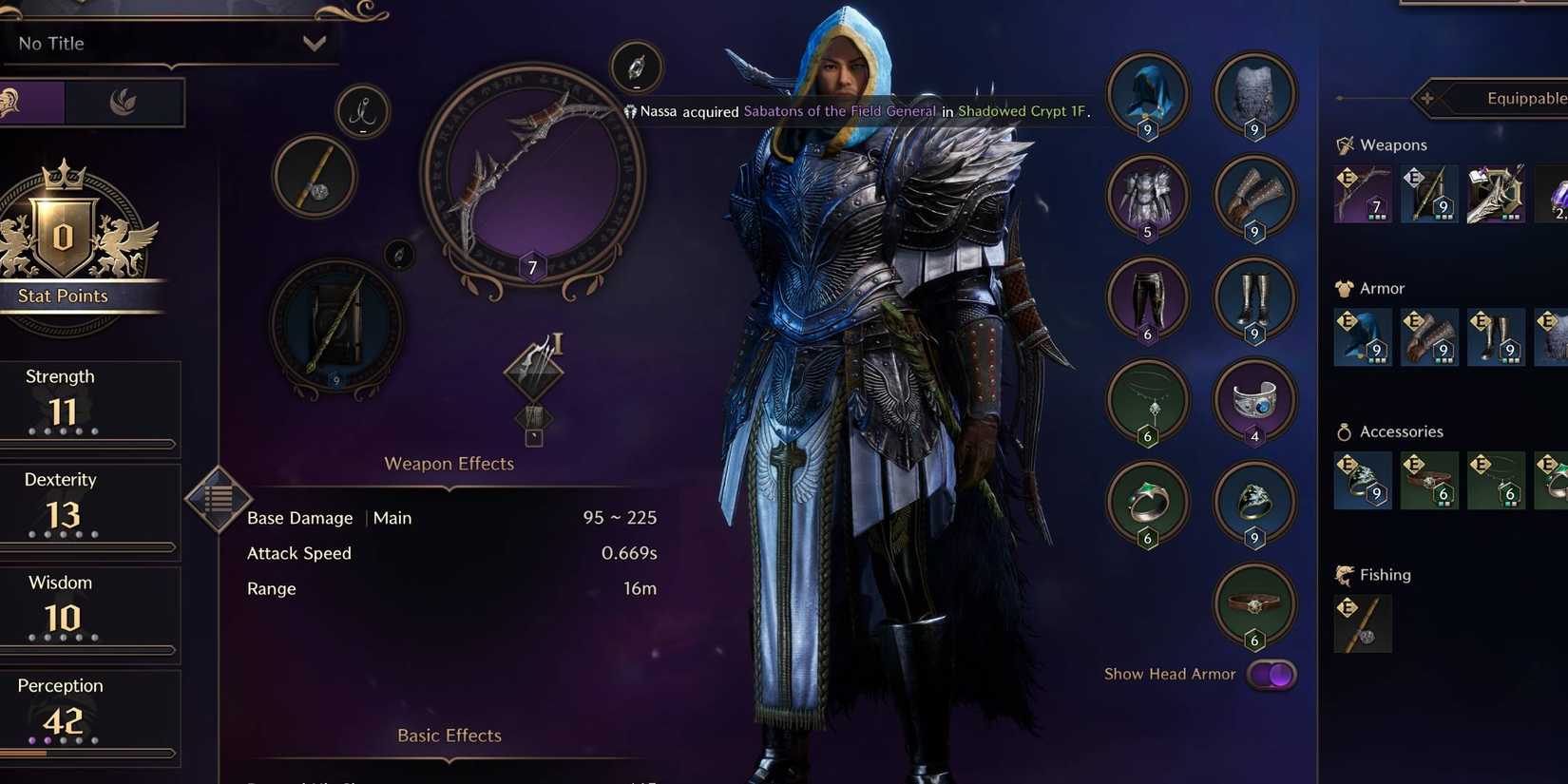Select the blue hood thumbnail under Armor
The width and height of the screenshot is (1568, 784).
[x=1363, y=337]
